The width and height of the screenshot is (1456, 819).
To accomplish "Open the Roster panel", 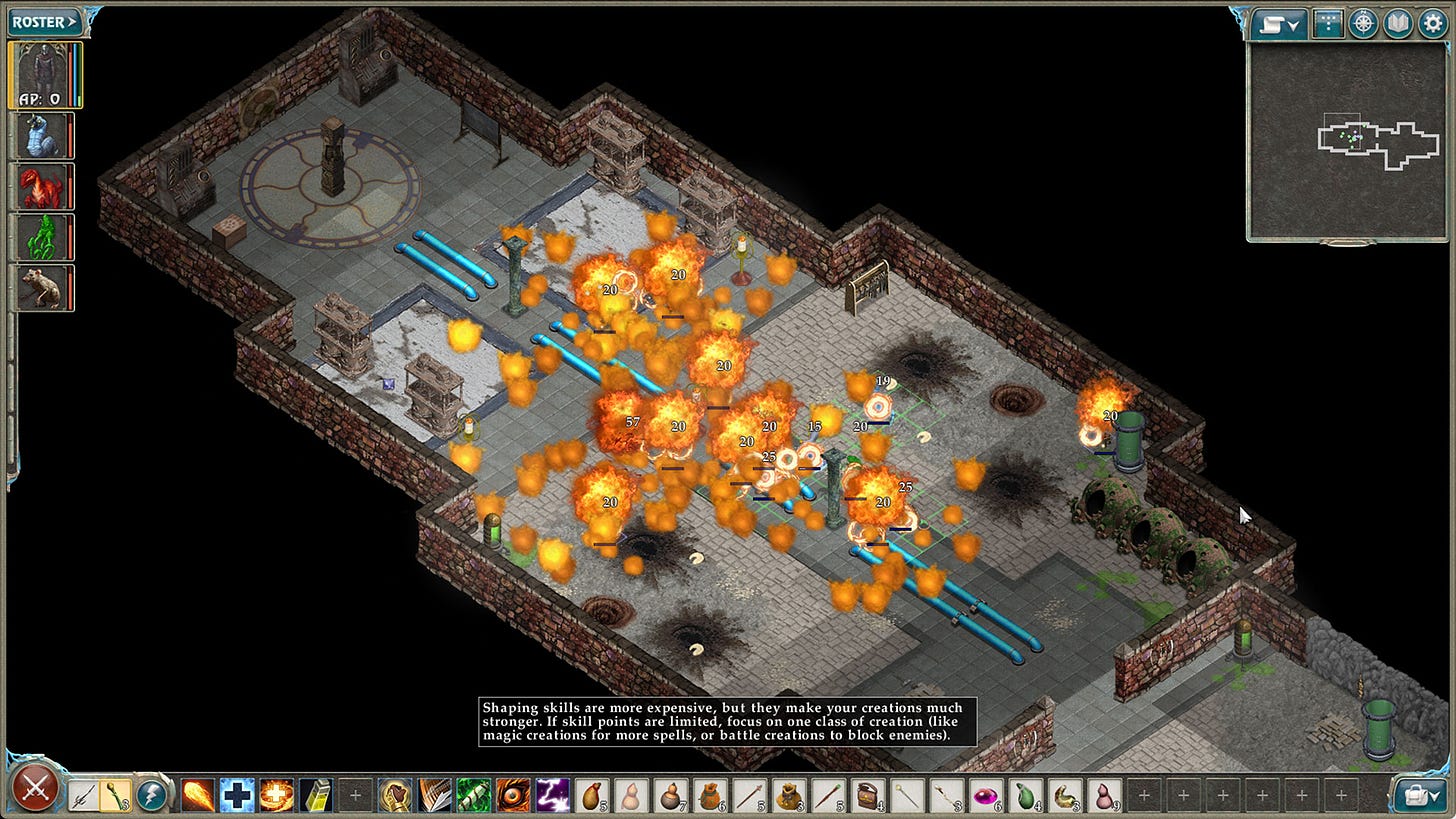I will tap(44, 21).
